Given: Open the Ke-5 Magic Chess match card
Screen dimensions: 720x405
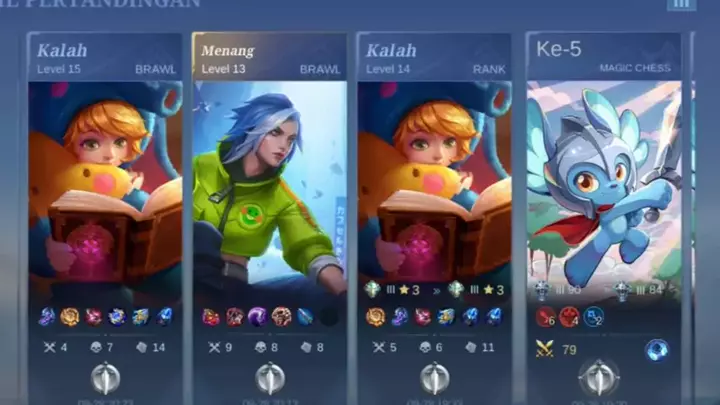Looking at the screenshot, I should (604, 180).
